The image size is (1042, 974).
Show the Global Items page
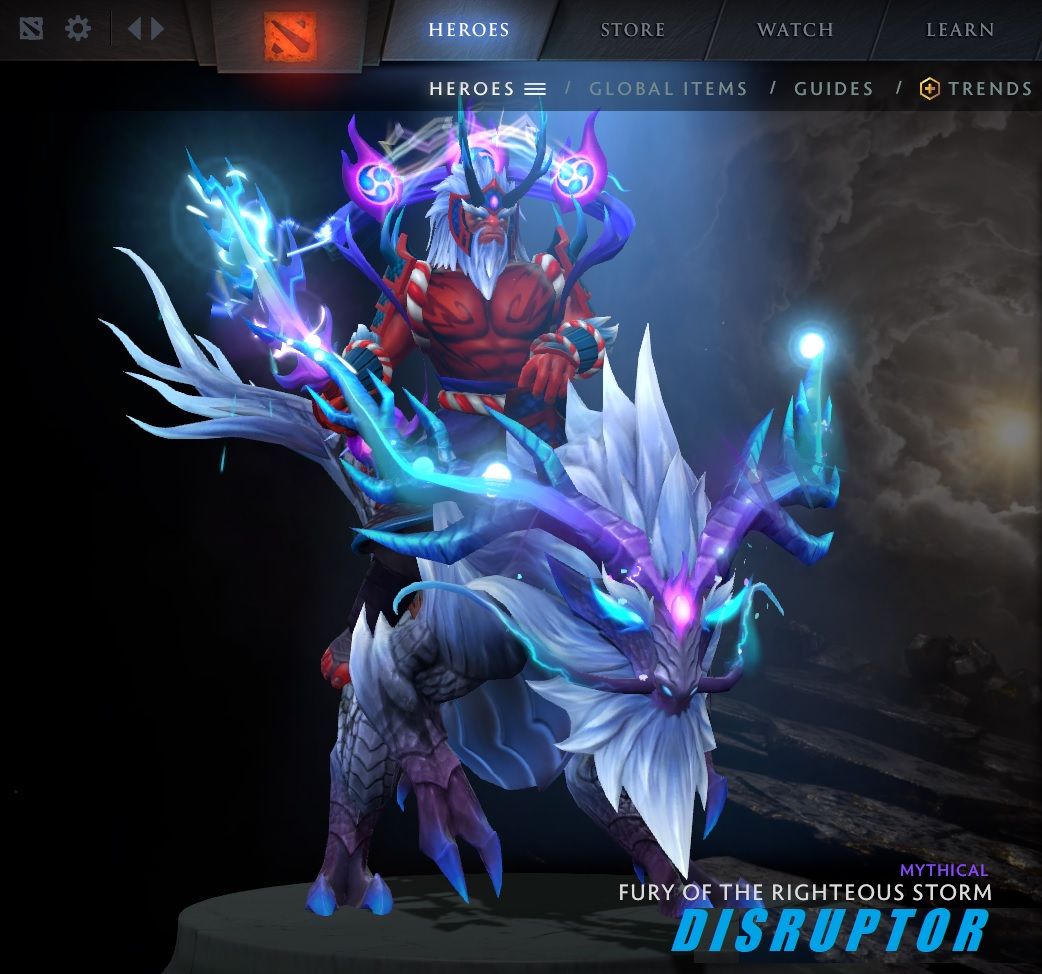(668, 89)
